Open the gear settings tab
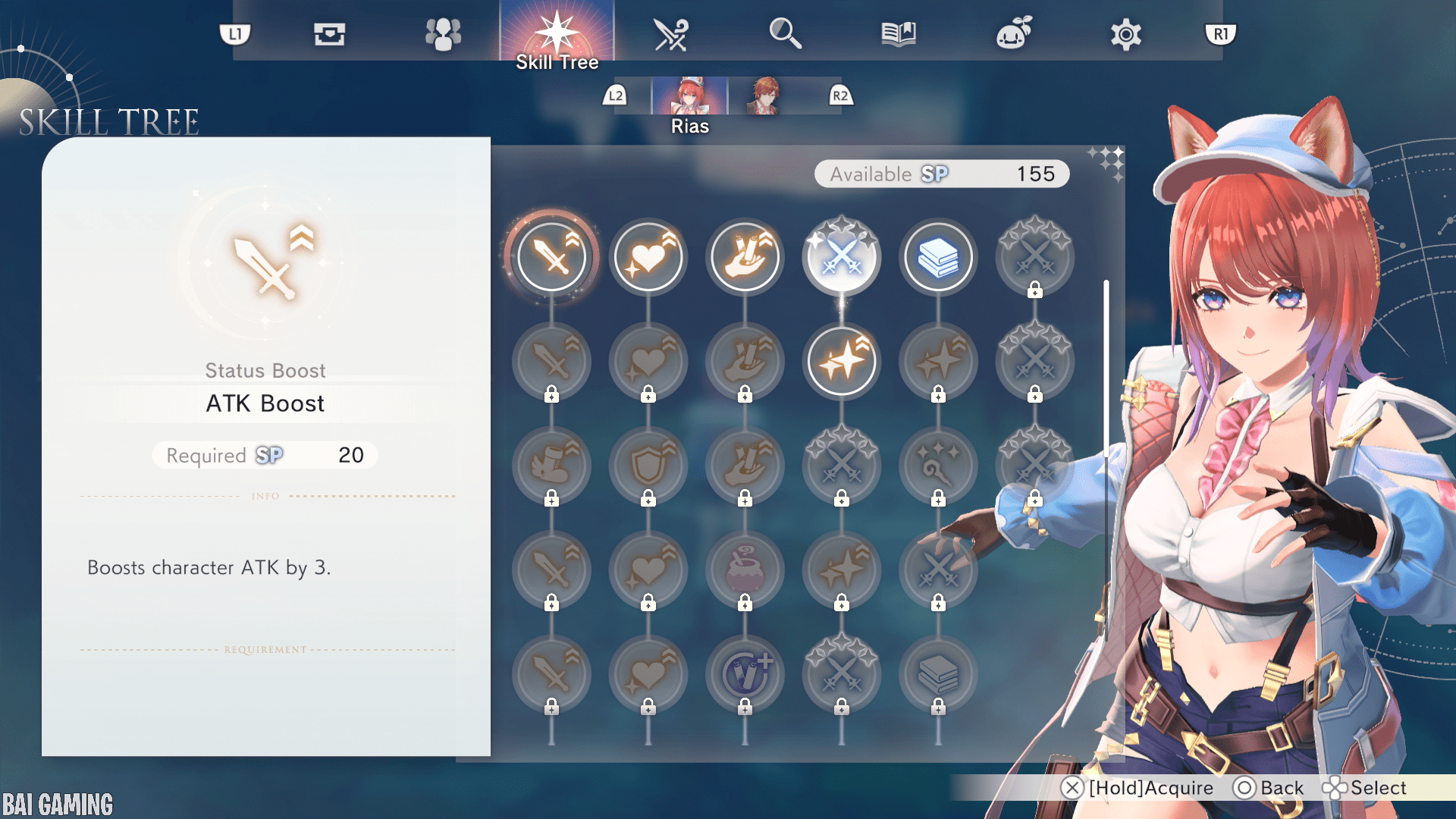1456x819 pixels. coord(1125,34)
